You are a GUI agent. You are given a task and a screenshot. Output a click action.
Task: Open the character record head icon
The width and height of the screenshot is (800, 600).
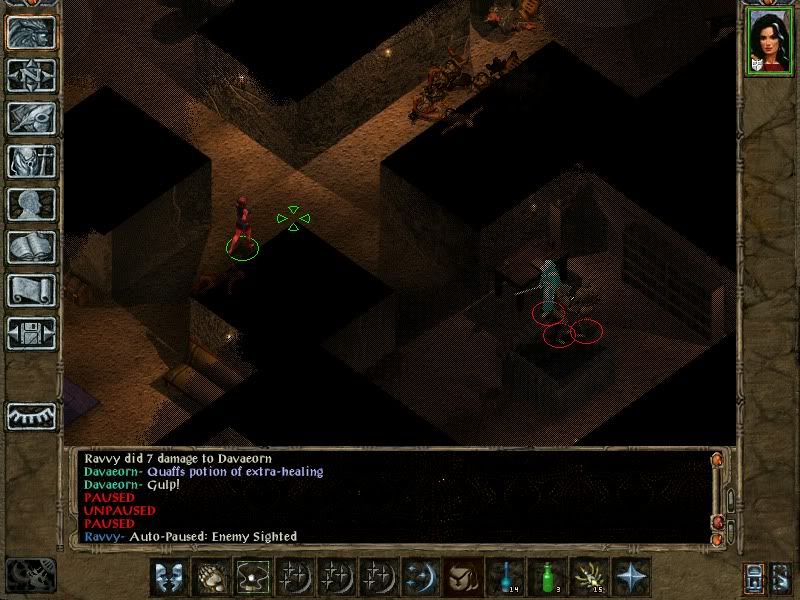click(x=31, y=204)
